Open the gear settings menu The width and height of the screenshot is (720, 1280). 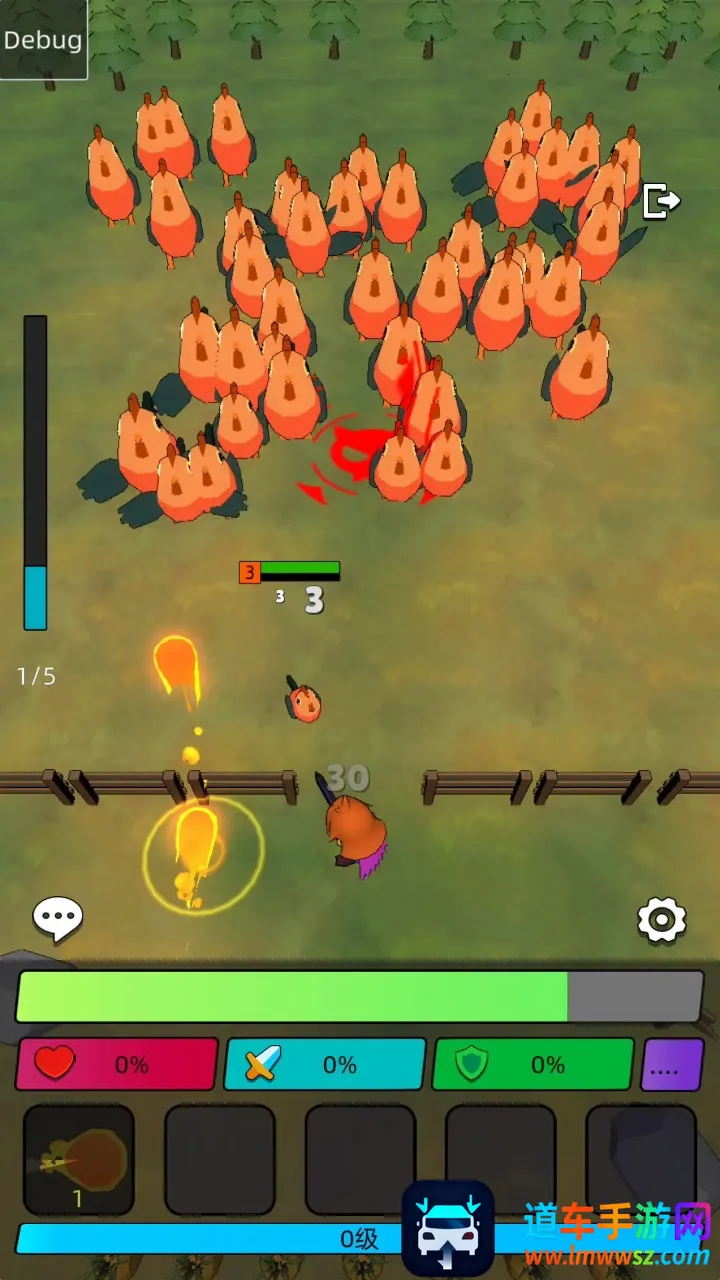tap(662, 920)
